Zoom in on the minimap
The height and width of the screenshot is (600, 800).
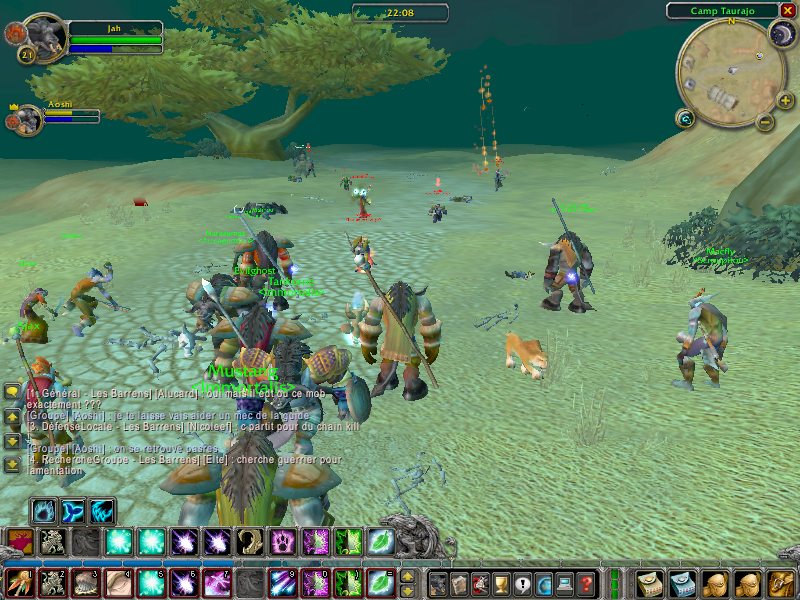tap(785, 101)
